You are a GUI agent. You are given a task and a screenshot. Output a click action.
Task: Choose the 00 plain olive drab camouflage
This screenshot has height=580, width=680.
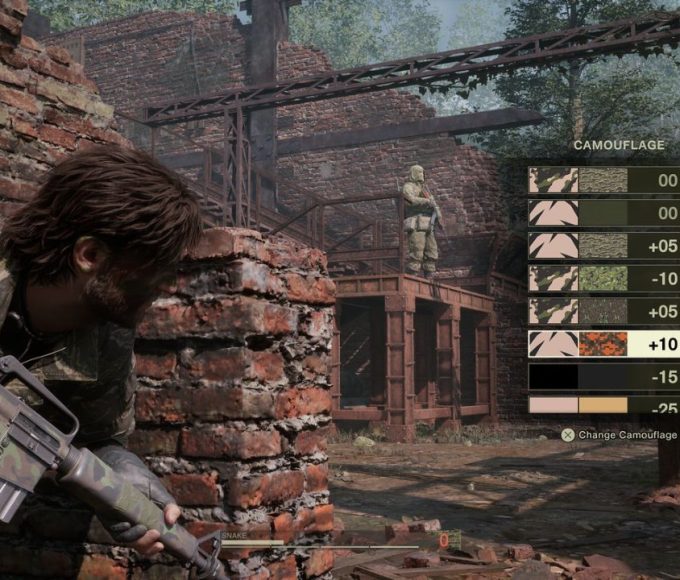click(x=603, y=213)
